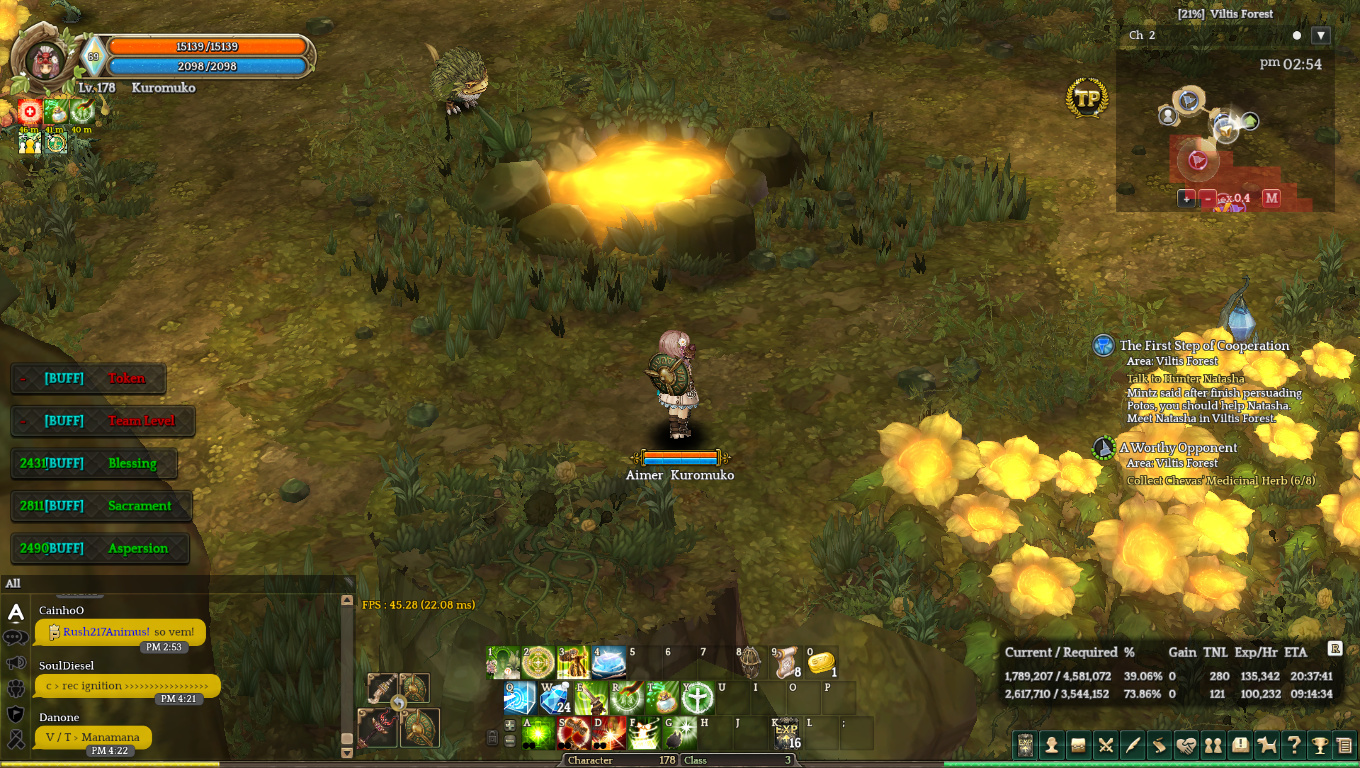The width and height of the screenshot is (1360, 768).
Task: Open the trophy achievements menu button
Action: [x=1320, y=745]
